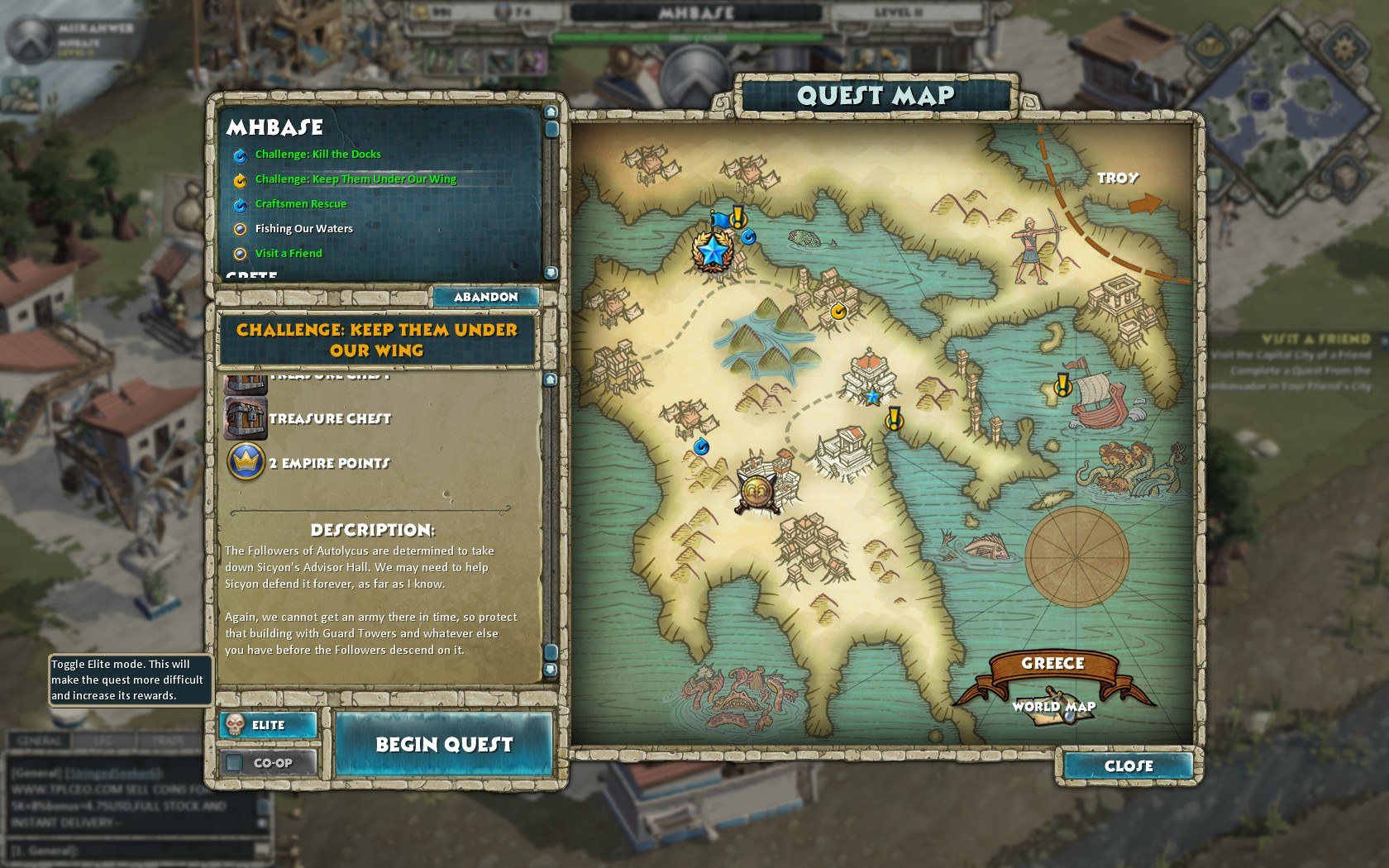Image resolution: width=1389 pixels, height=868 pixels.
Task: Select the large blue star capital marker
Action: coord(713,249)
